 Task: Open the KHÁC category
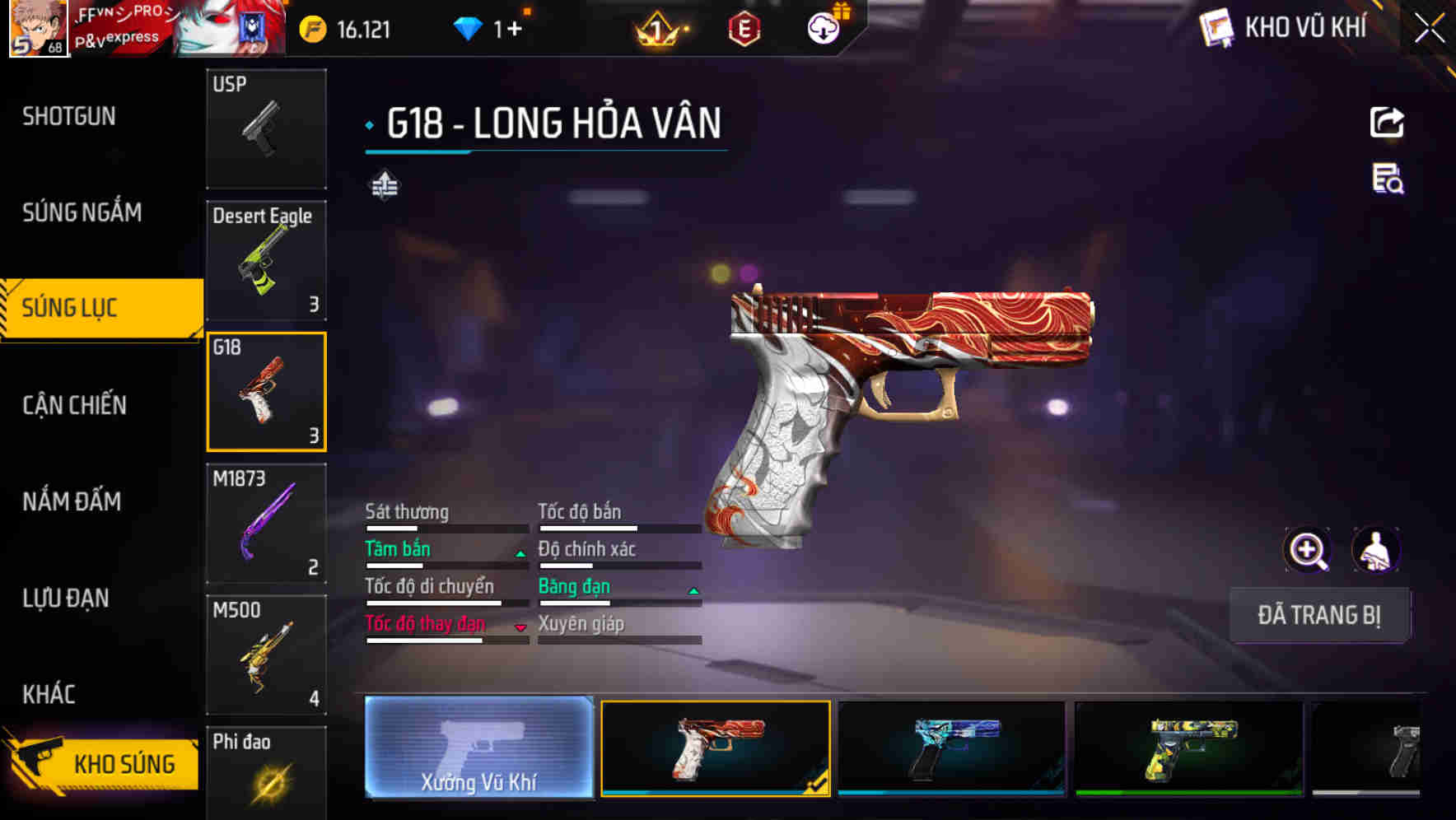tap(49, 694)
